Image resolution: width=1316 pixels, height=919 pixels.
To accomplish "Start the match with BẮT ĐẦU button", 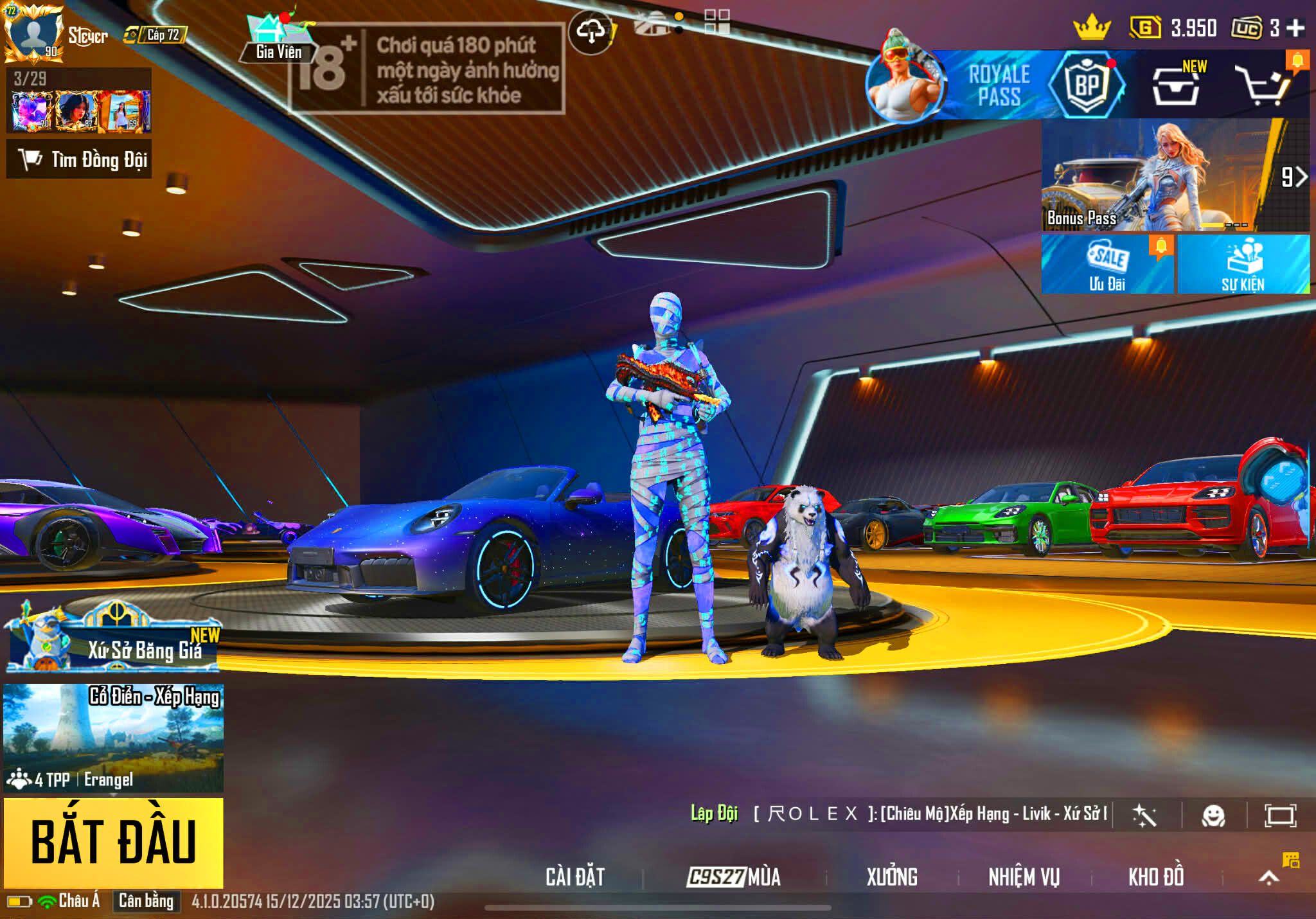I will (x=114, y=842).
